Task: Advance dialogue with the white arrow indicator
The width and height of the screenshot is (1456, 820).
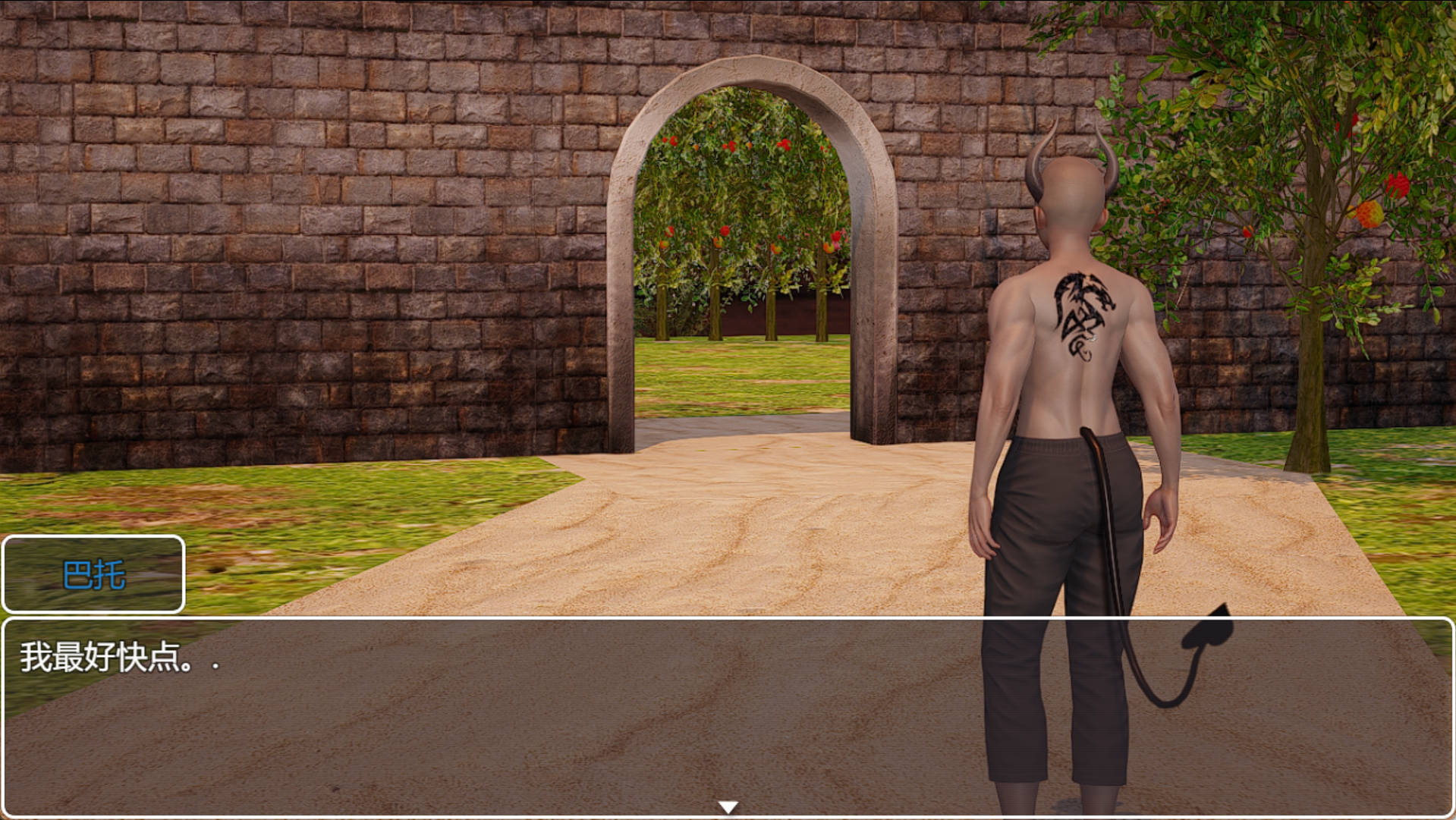Action: (x=728, y=807)
